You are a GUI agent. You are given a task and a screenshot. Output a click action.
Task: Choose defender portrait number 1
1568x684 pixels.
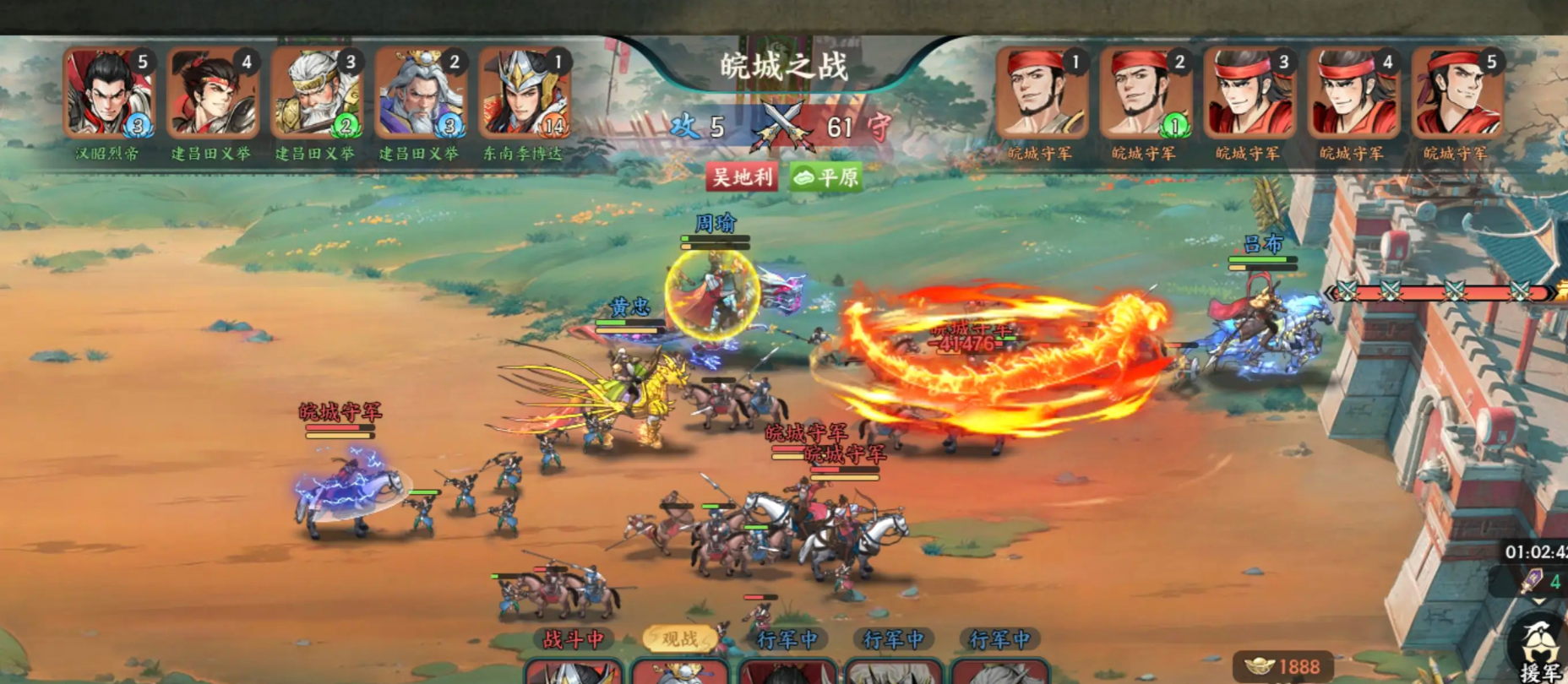pyautogui.click(x=1041, y=95)
